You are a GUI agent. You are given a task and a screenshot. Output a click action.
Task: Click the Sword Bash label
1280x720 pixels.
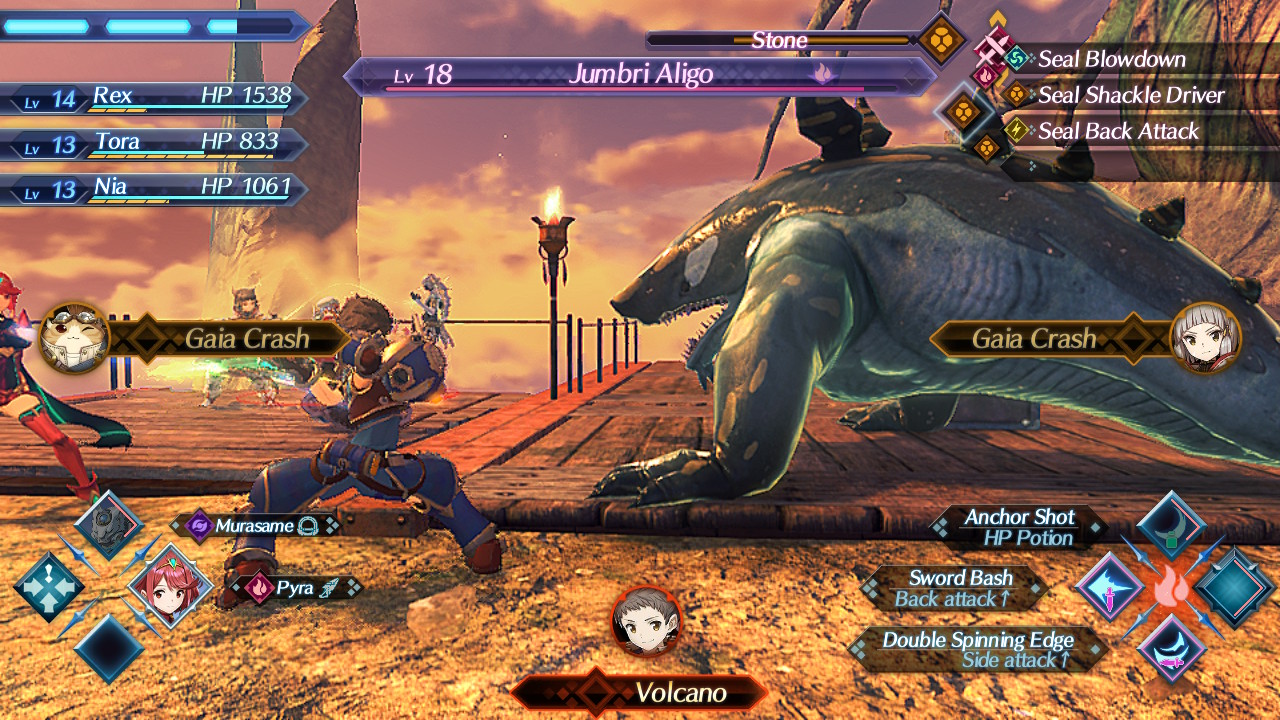click(960, 578)
